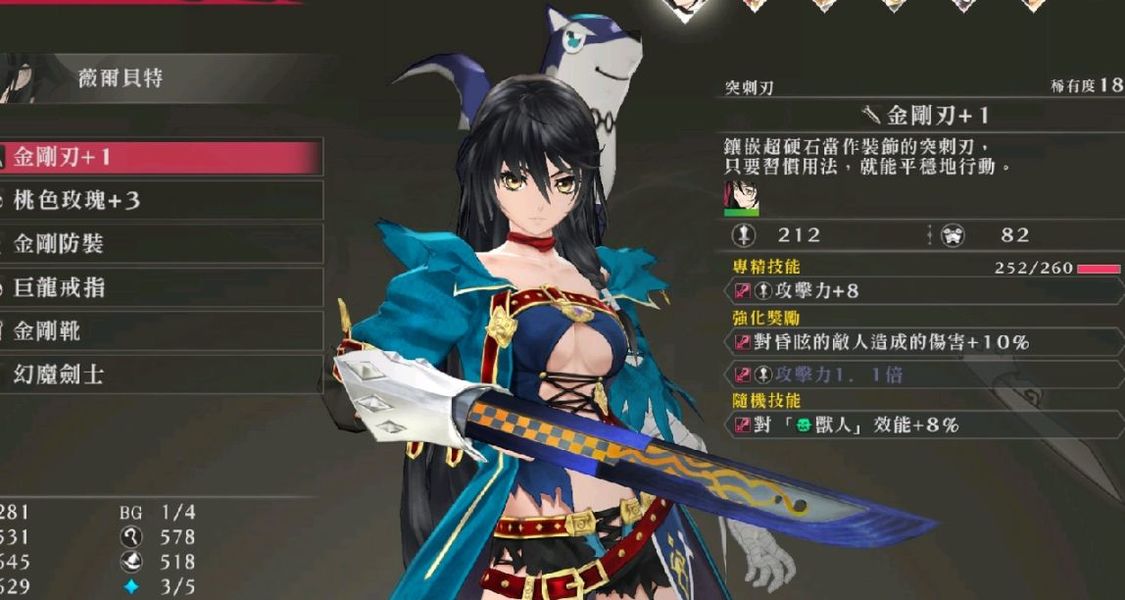Select the 幻魔劍士 equipment row
This screenshot has width=1125, height=600.
click(160, 375)
